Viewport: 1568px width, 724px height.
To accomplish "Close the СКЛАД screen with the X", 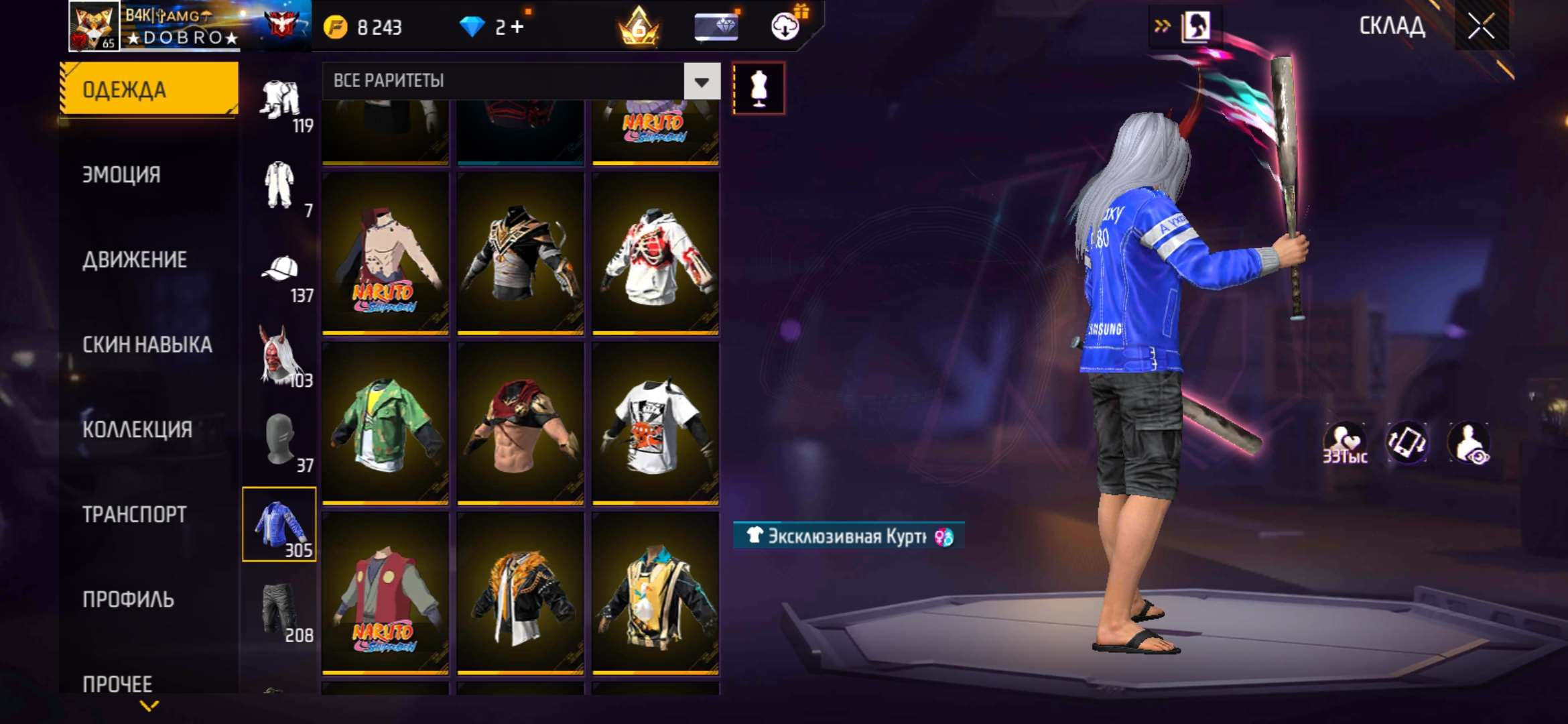I will (1481, 27).
